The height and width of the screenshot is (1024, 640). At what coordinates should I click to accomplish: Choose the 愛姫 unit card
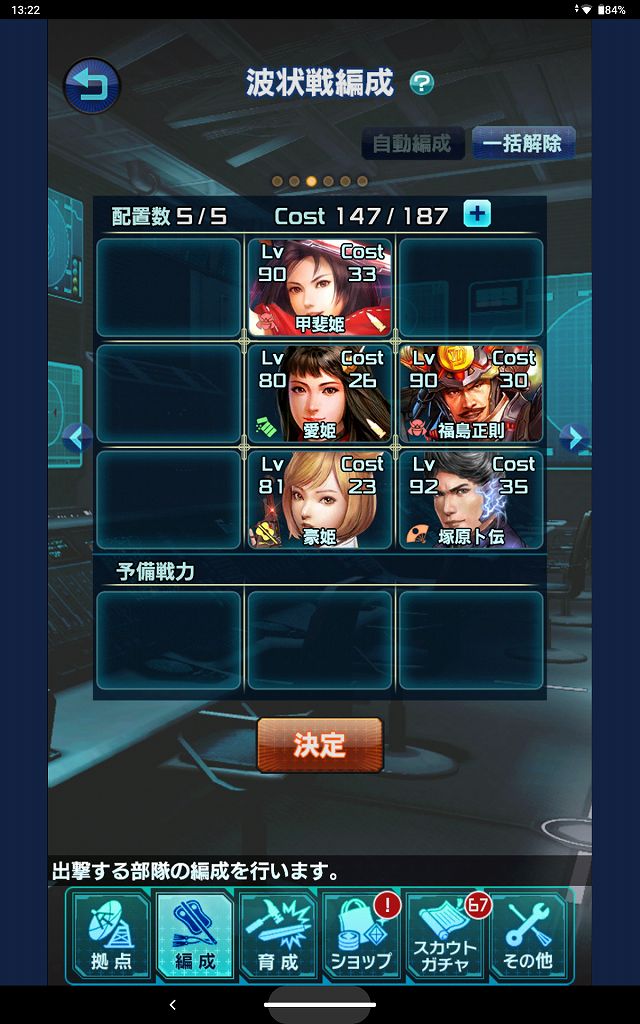coord(320,393)
